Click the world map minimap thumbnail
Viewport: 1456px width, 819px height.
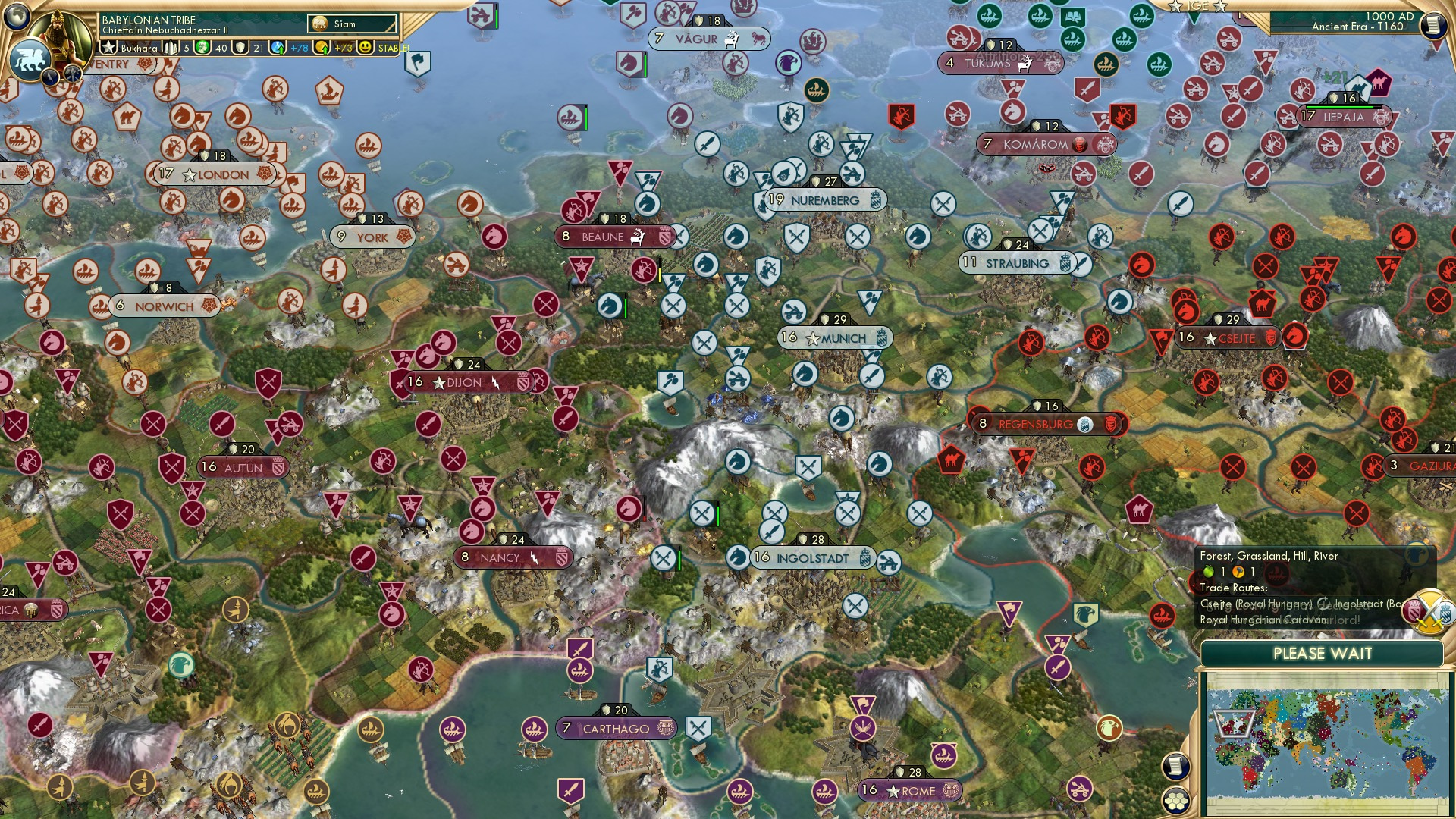click(x=1323, y=743)
